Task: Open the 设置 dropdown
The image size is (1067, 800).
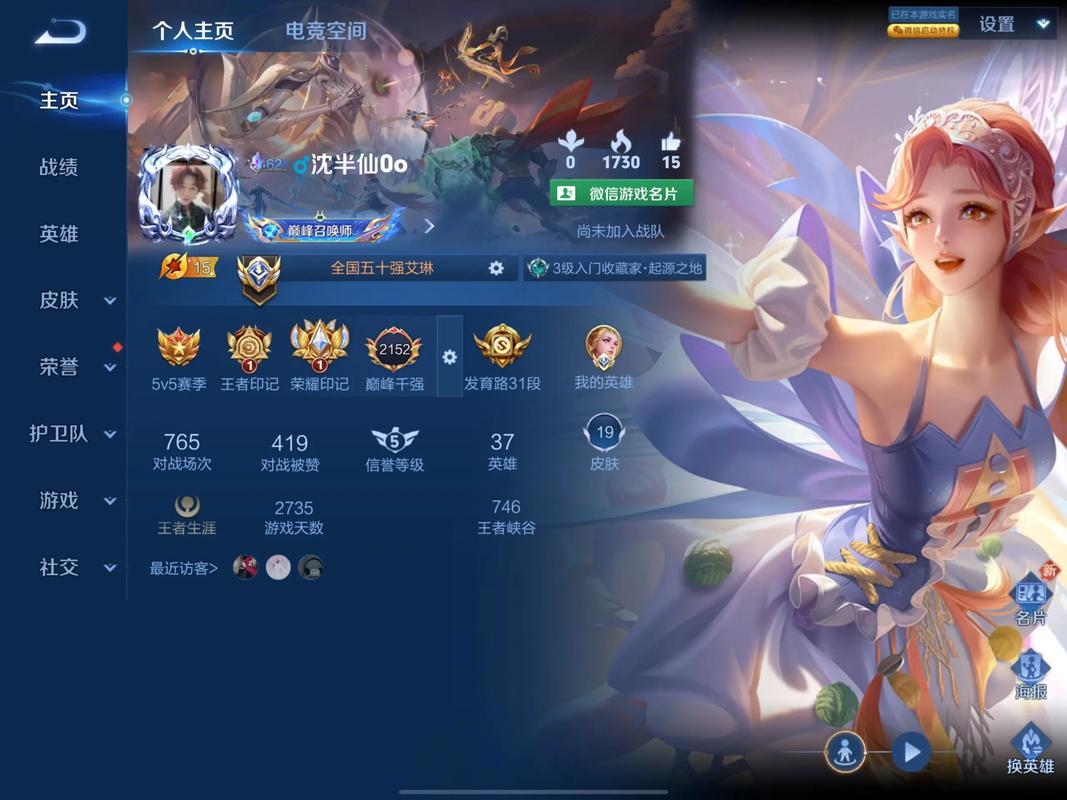Action: click(1014, 25)
